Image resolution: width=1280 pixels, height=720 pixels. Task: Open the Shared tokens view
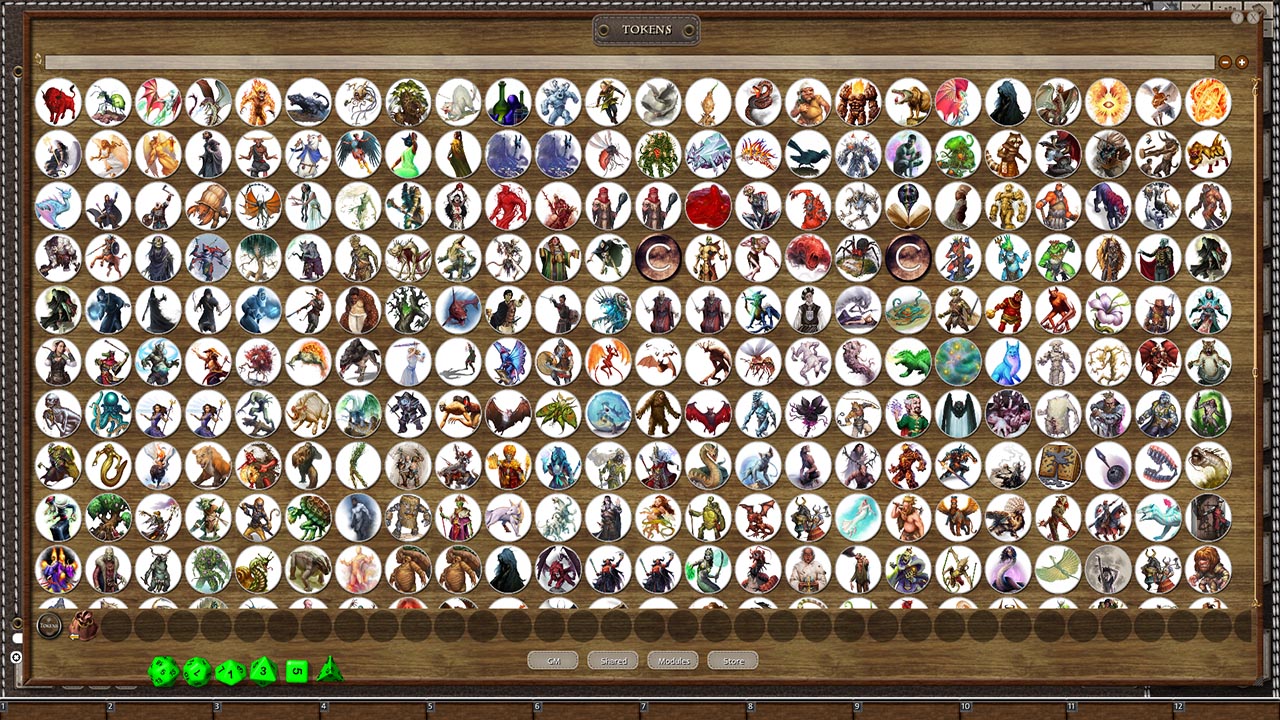(612, 660)
